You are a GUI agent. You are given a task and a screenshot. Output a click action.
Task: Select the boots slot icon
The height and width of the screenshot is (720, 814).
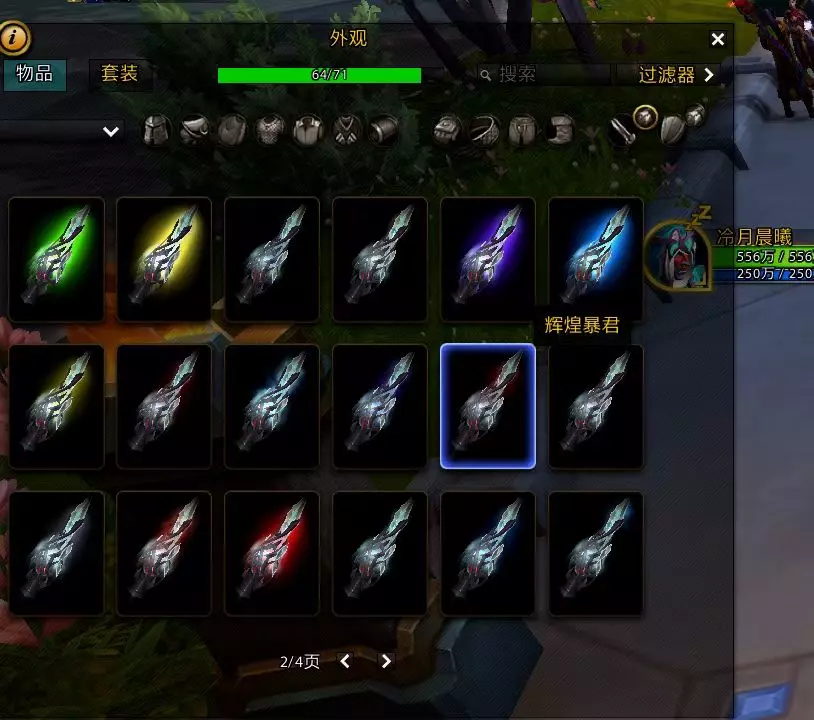(560, 130)
